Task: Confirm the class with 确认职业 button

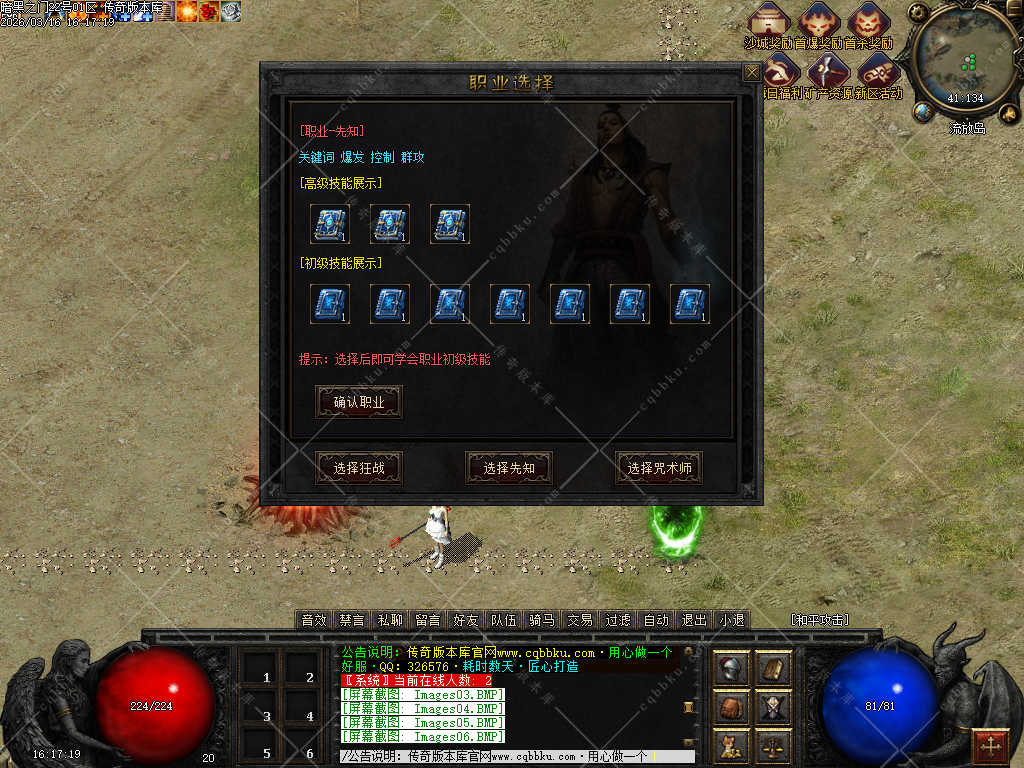Action: pos(359,402)
